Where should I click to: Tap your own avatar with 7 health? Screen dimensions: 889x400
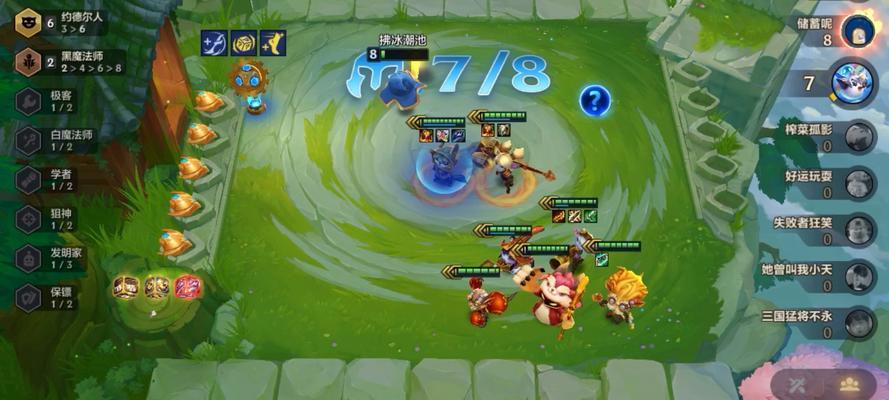pos(853,82)
